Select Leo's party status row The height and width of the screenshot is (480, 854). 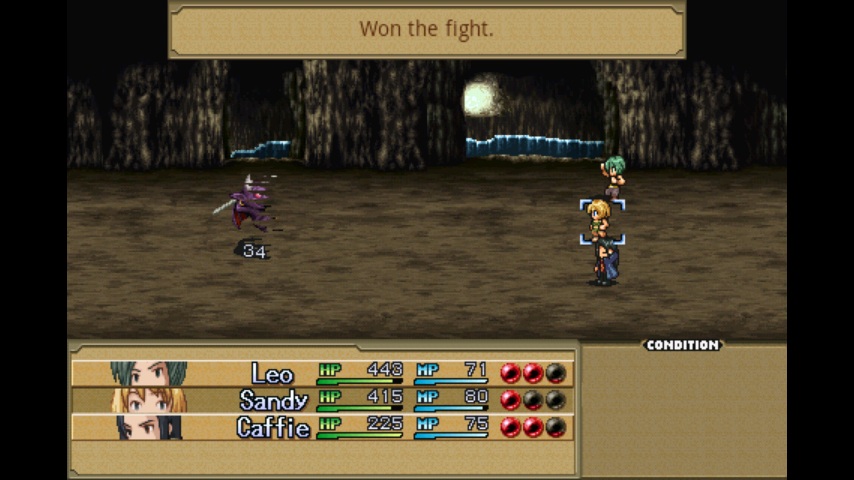pos(322,373)
